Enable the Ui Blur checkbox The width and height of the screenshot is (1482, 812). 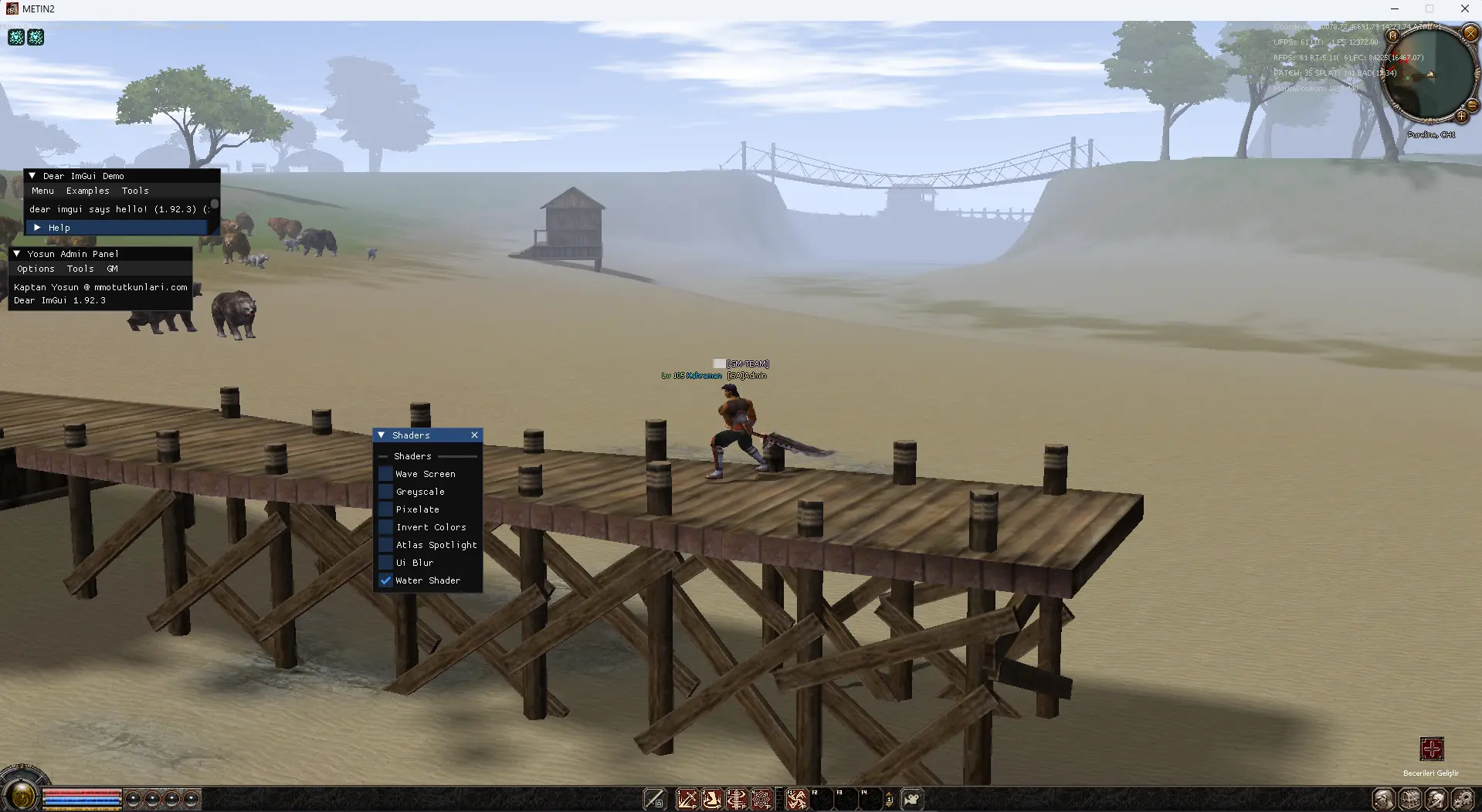pos(385,563)
